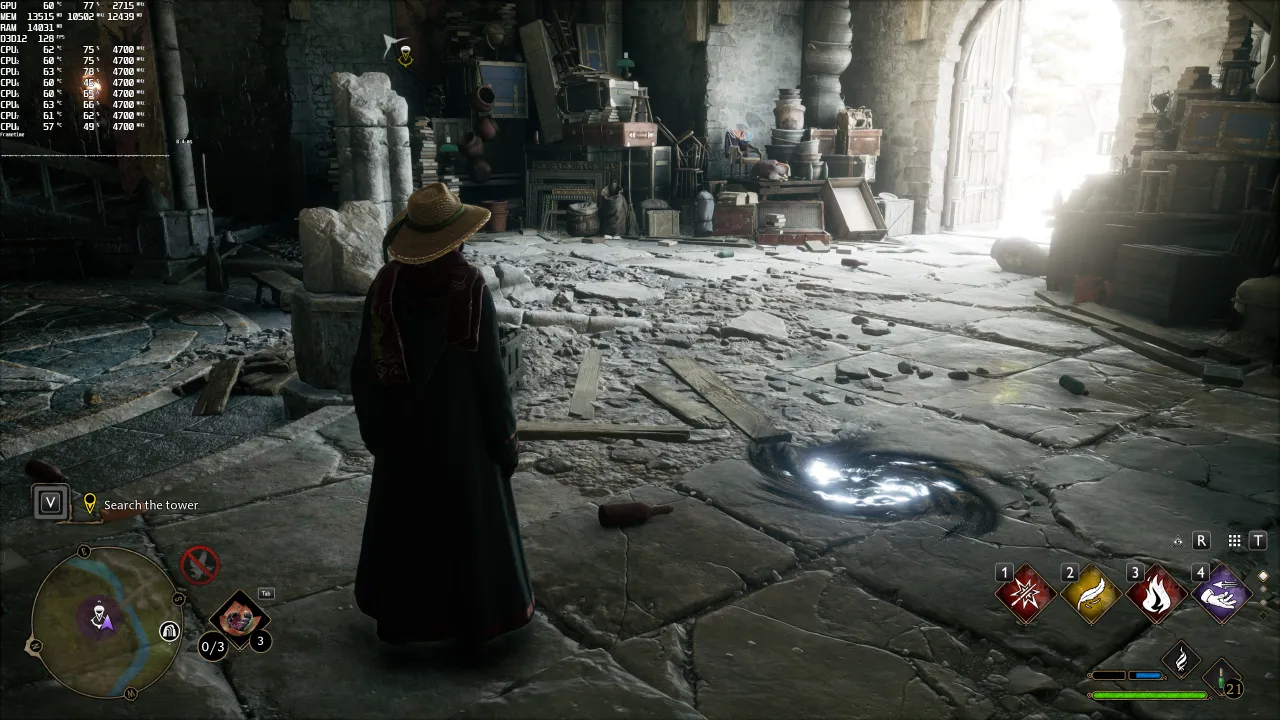Select the Search the tower objective text
Screen dimensions: 1280x720
click(151, 504)
